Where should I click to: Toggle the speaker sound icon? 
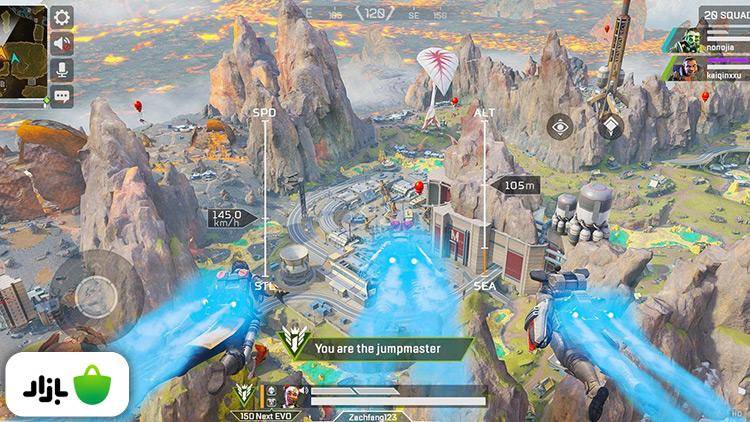click(62, 43)
